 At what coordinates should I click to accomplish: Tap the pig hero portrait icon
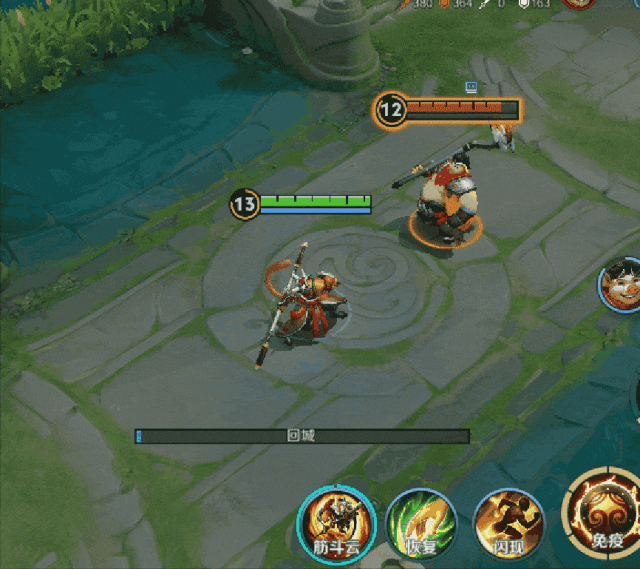point(622,284)
